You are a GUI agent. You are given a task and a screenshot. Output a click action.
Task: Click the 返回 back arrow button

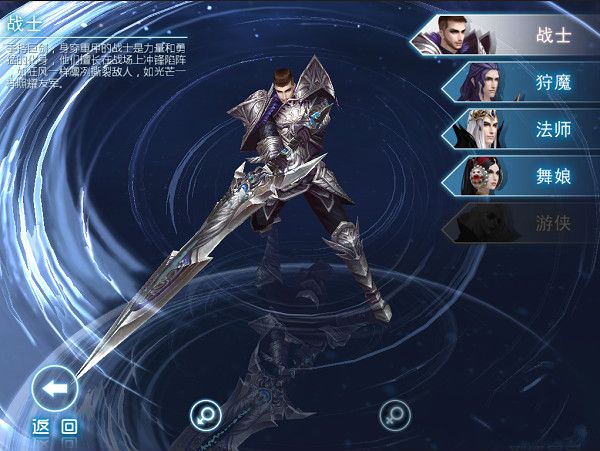pyautogui.click(x=55, y=388)
